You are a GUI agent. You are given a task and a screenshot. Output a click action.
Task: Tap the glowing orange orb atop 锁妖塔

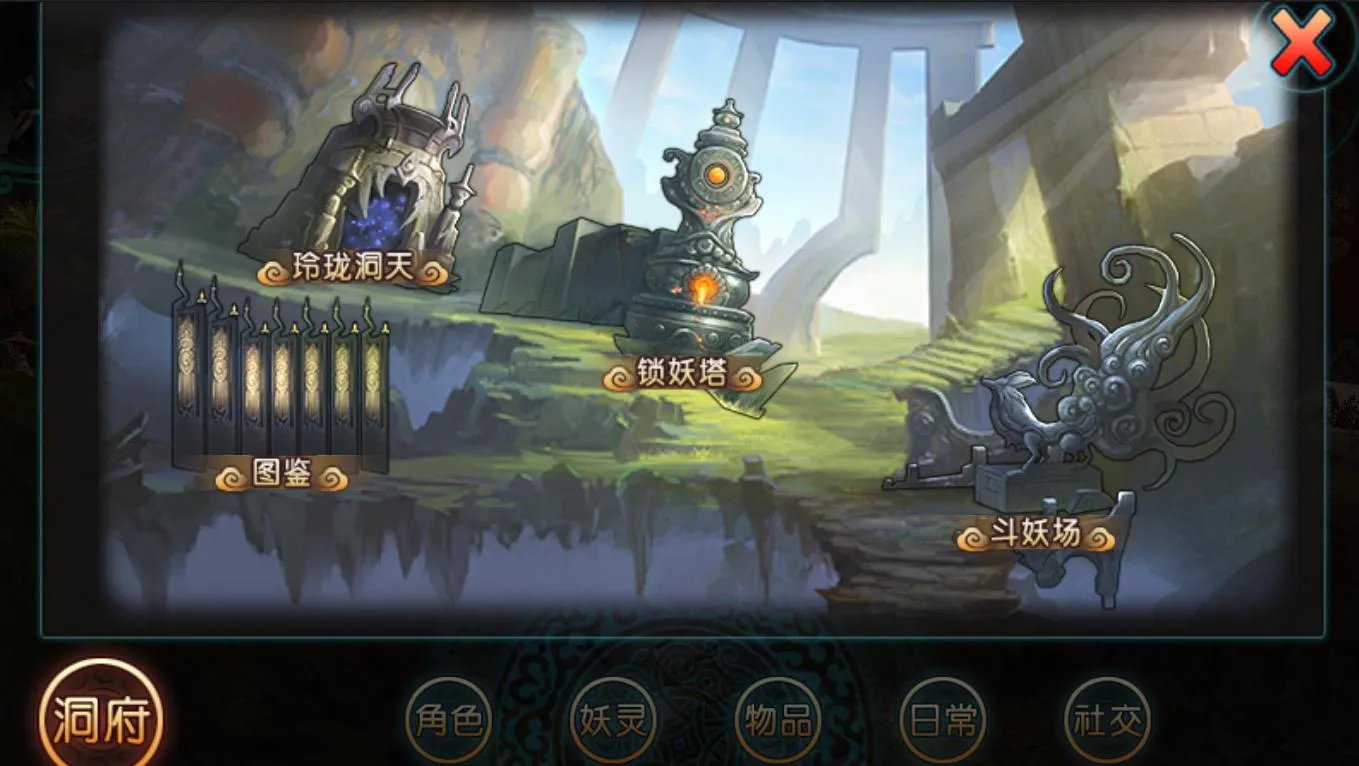[718, 173]
